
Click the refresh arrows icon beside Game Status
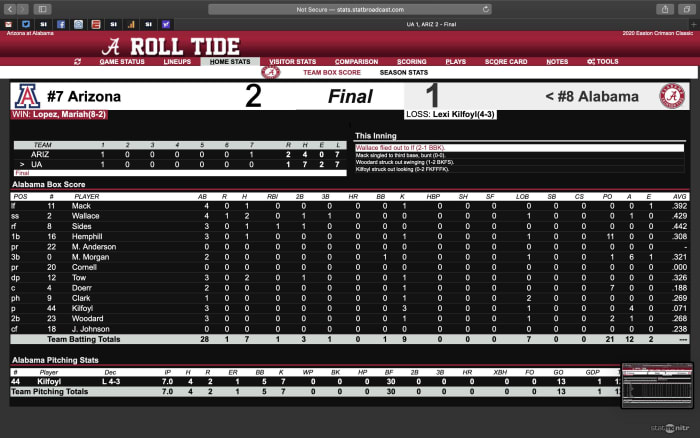(x=79, y=62)
